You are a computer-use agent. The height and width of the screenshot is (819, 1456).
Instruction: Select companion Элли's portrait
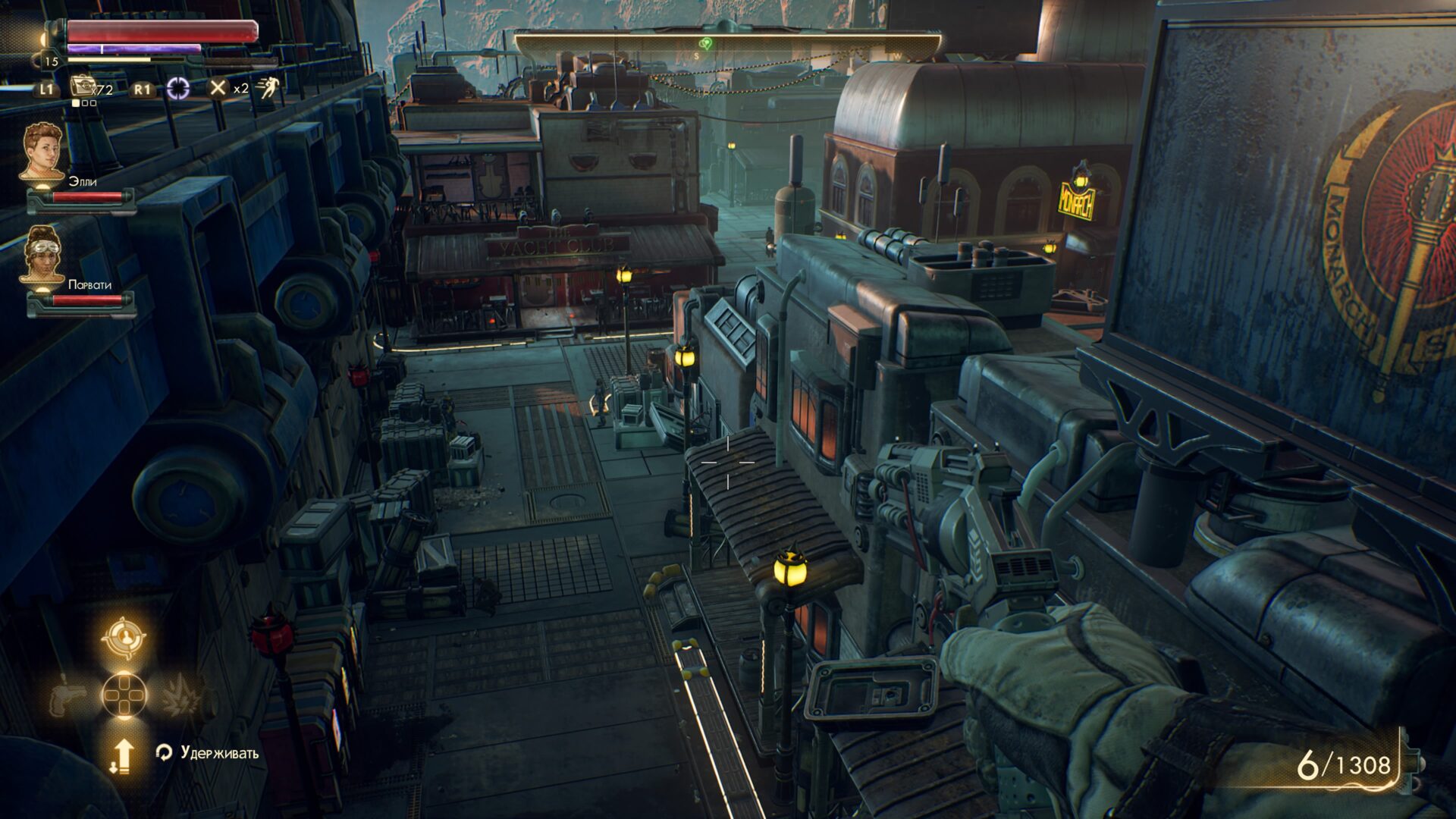coord(42,153)
